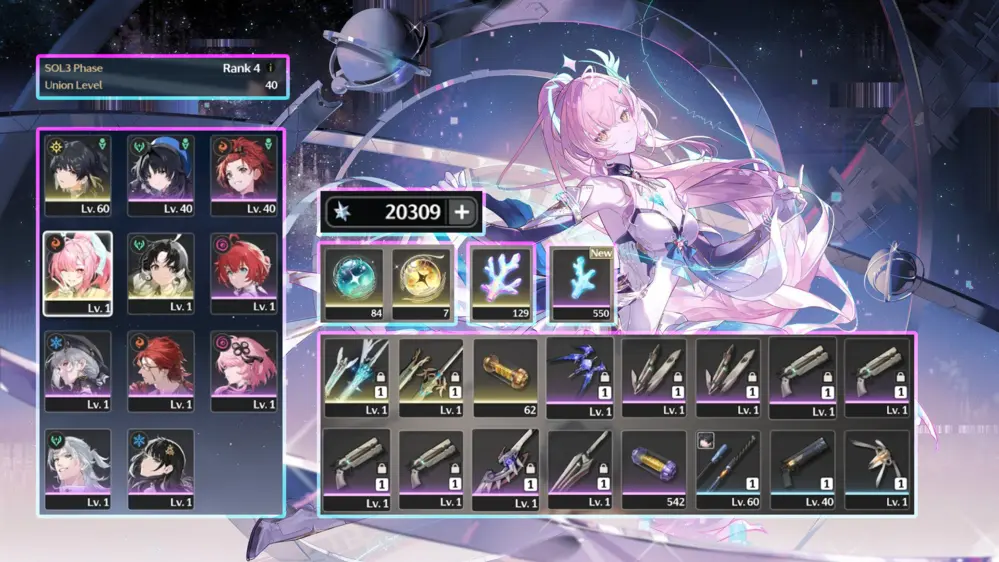
Task: Select the golden tube material showing 62
Action: pos(505,377)
